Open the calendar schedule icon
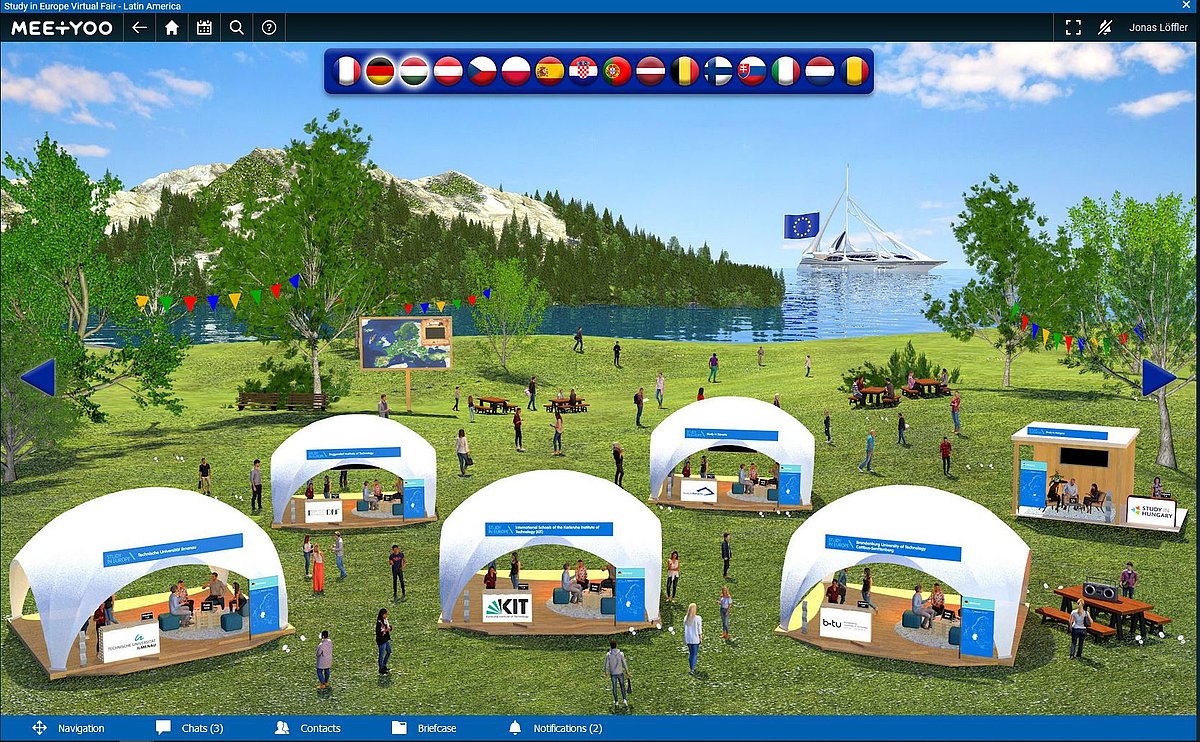 coord(204,28)
